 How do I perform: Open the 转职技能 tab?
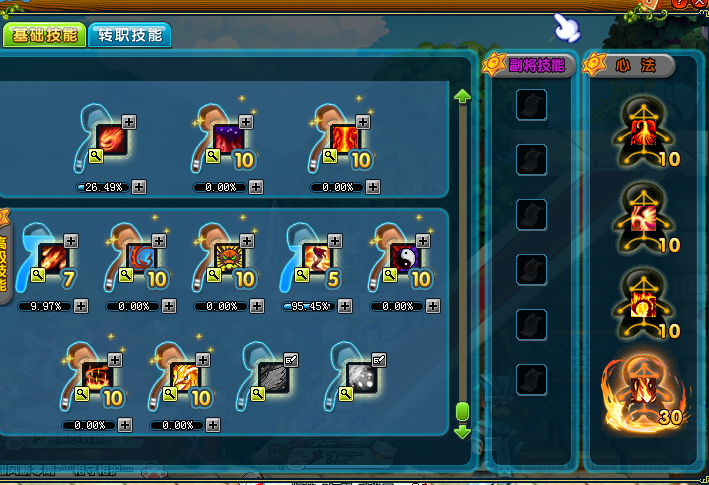pyautogui.click(x=130, y=36)
